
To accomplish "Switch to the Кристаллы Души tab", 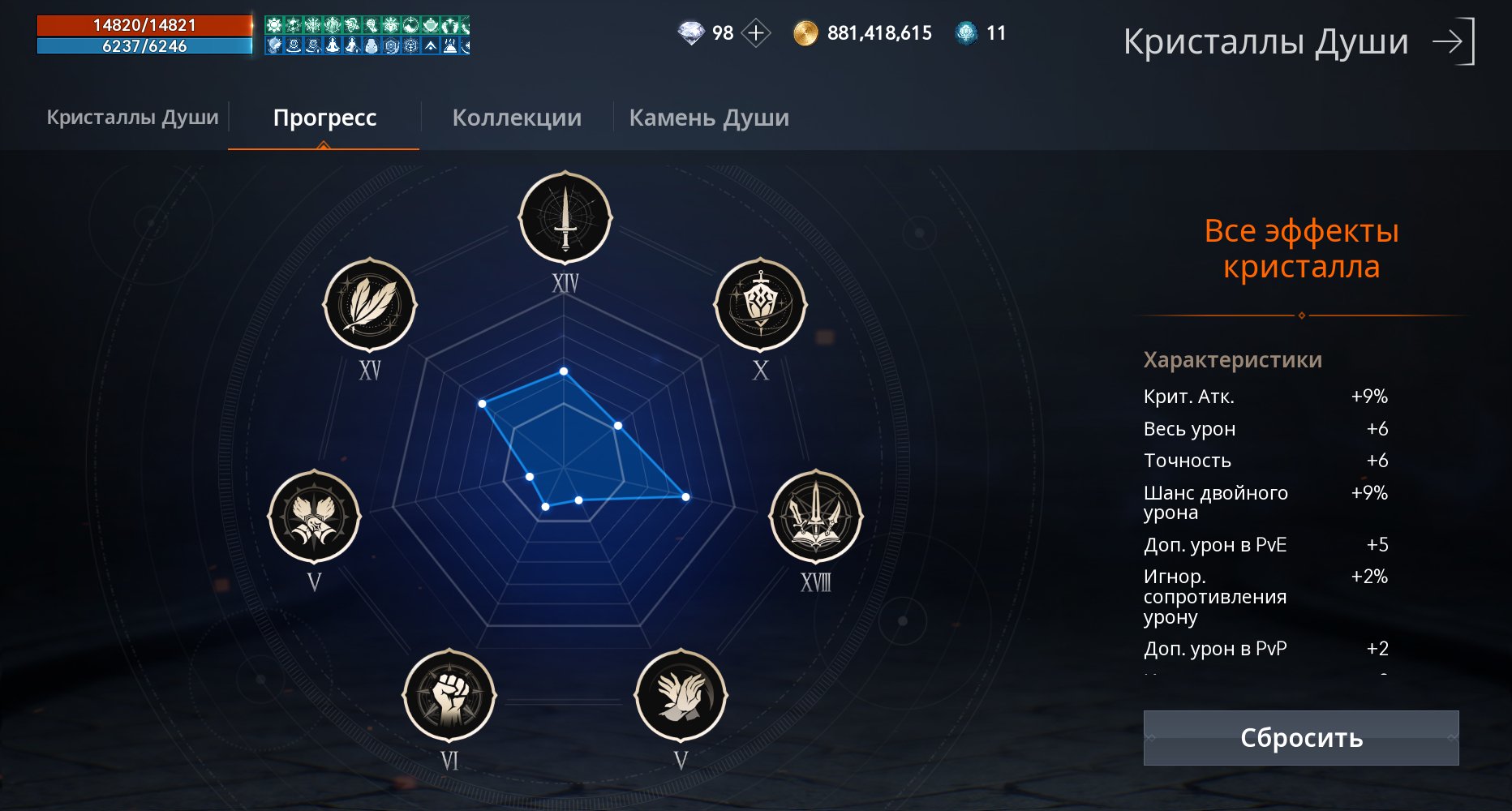I will click(132, 118).
